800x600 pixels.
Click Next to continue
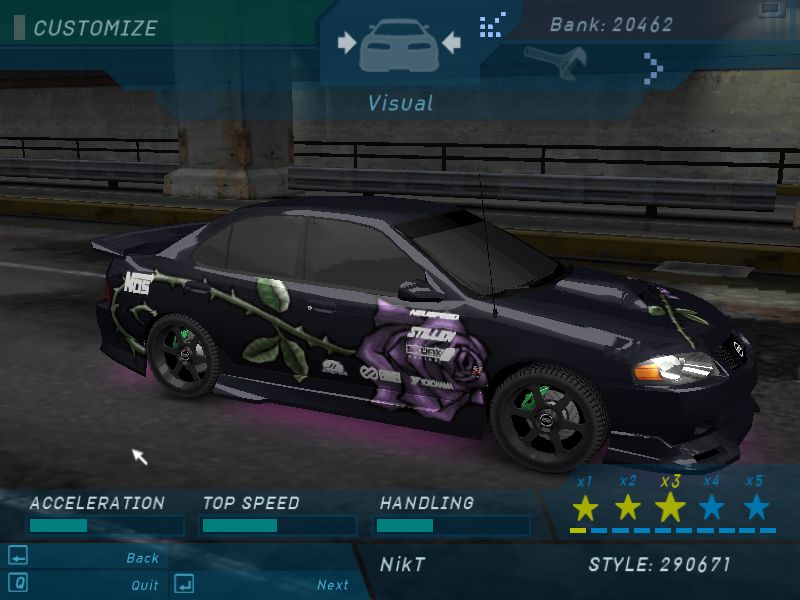tap(333, 585)
